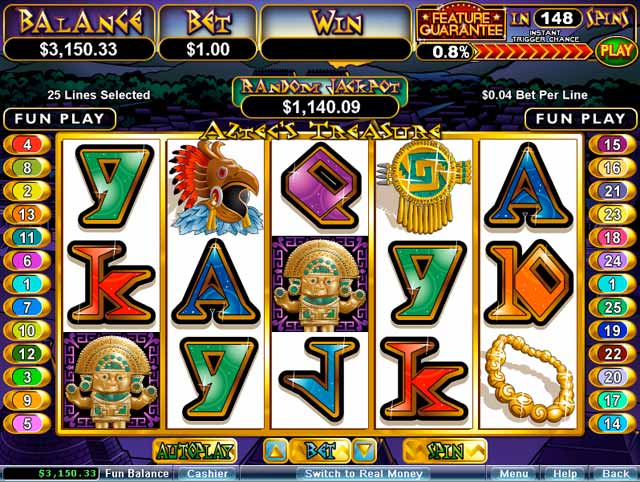Decrease the bet with the down arrow
This screenshot has height=482, width=640.
click(366, 451)
